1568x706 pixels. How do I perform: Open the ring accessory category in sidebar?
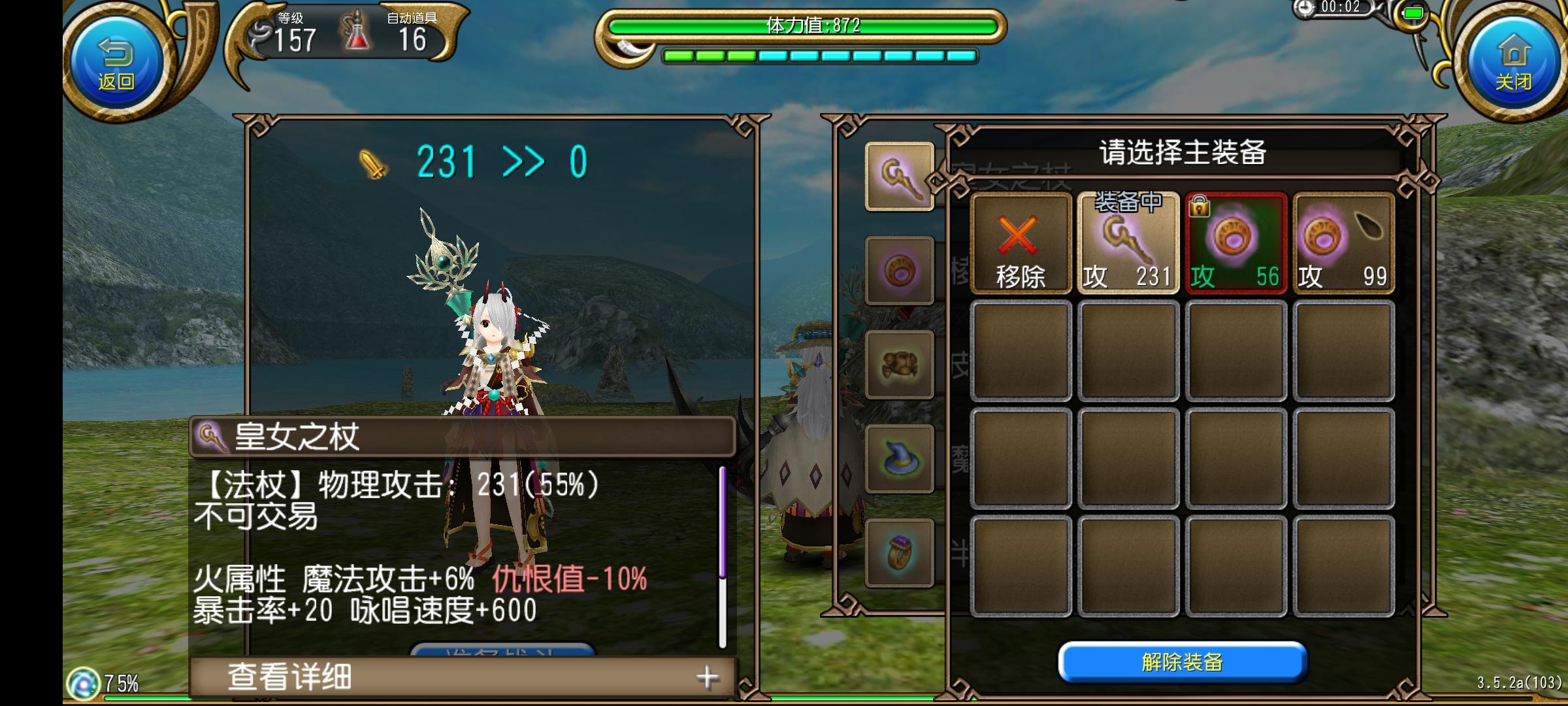(900, 270)
